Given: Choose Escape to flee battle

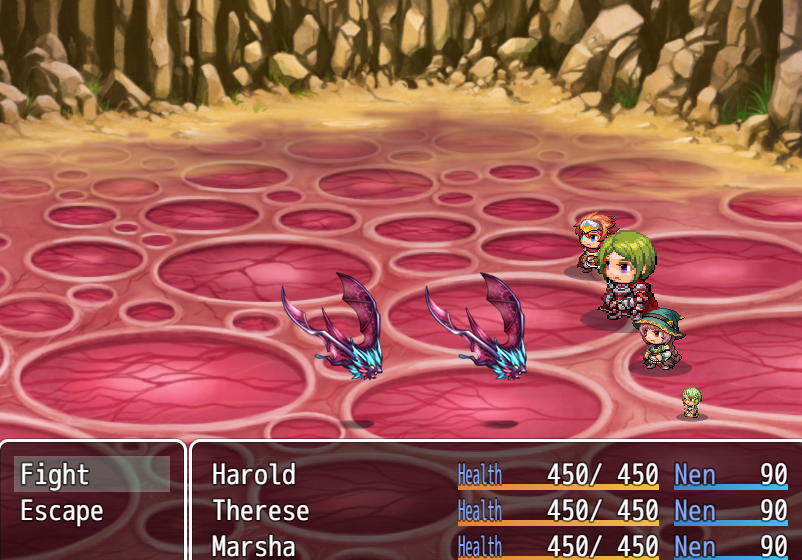Looking at the screenshot, I should (x=92, y=511).
